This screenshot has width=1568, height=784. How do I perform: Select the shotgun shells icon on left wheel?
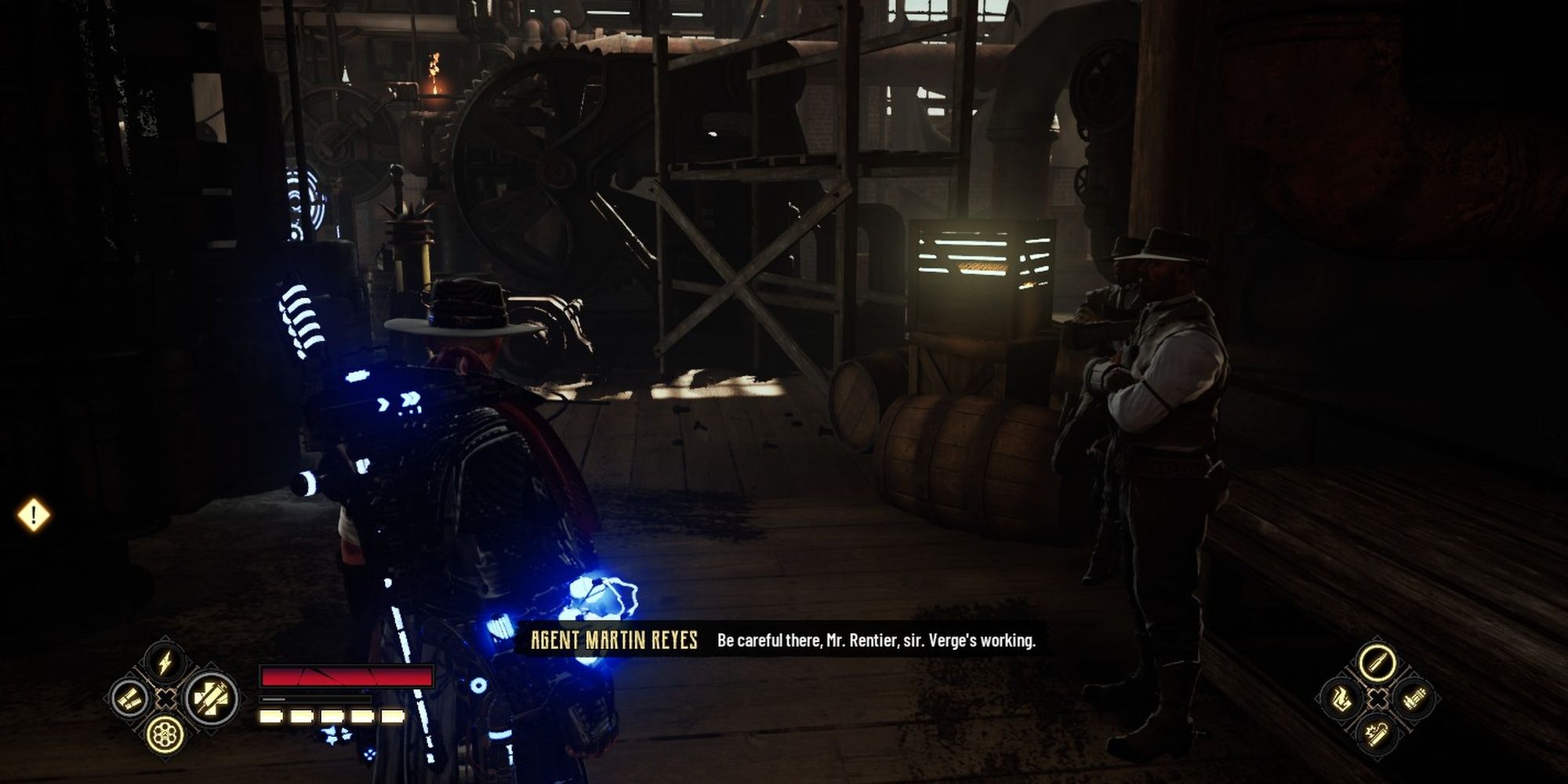129,699
